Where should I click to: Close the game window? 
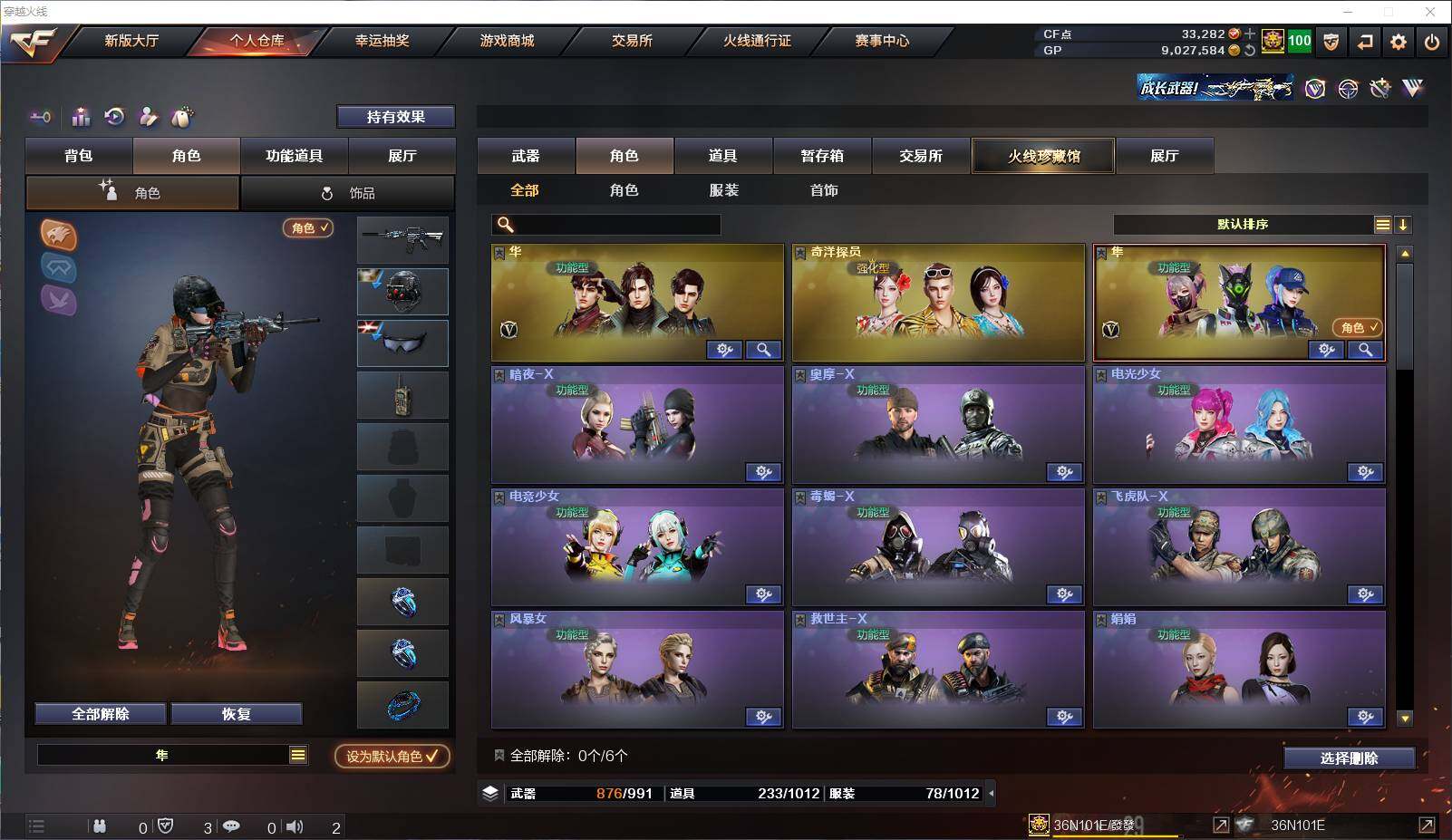tap(1430, 12)
